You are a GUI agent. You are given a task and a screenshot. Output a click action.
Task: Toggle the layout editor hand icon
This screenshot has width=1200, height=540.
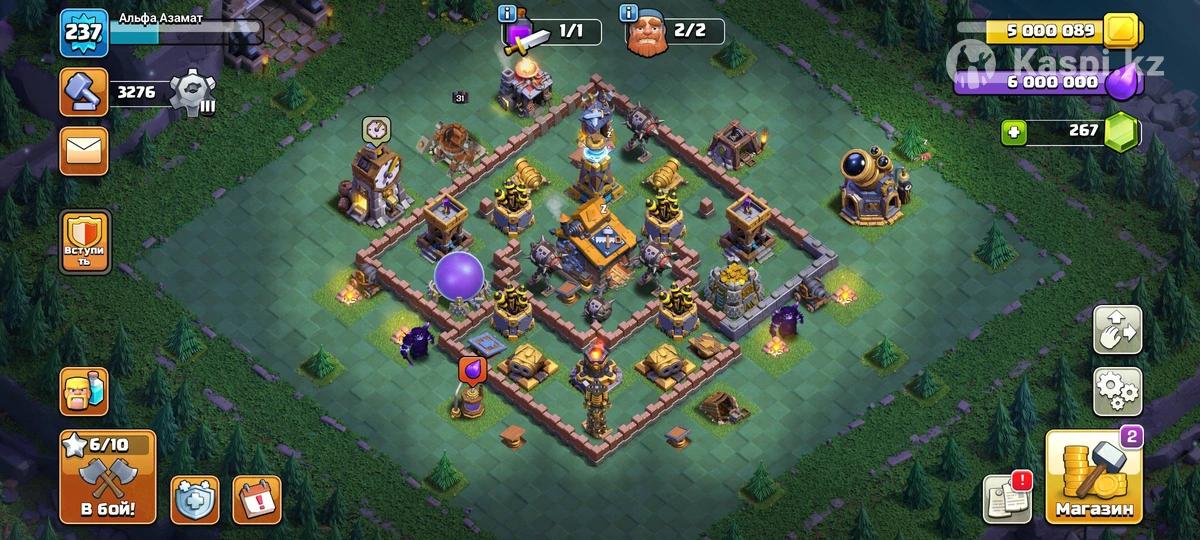pos(1117,330)
